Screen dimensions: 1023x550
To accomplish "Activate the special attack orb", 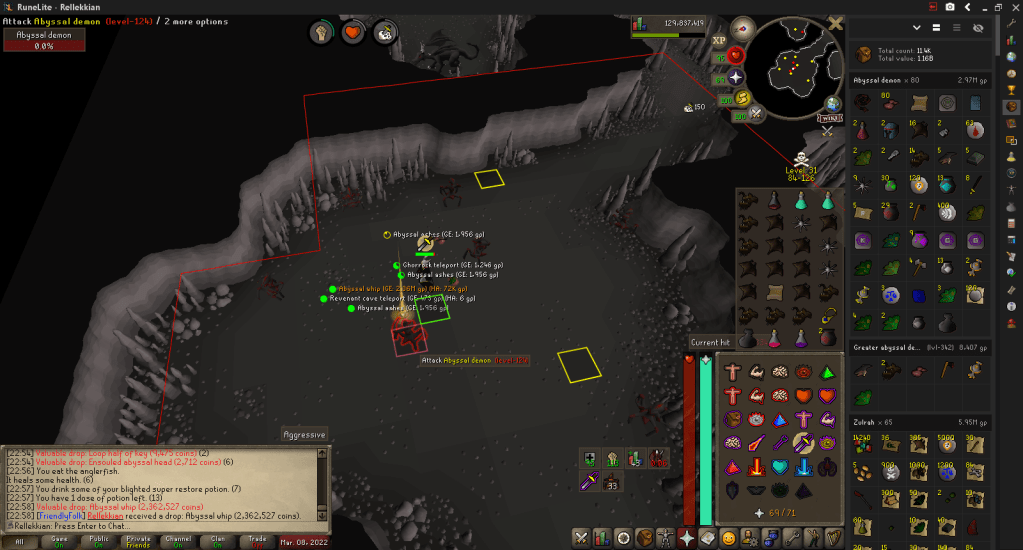I will (755, 114).
